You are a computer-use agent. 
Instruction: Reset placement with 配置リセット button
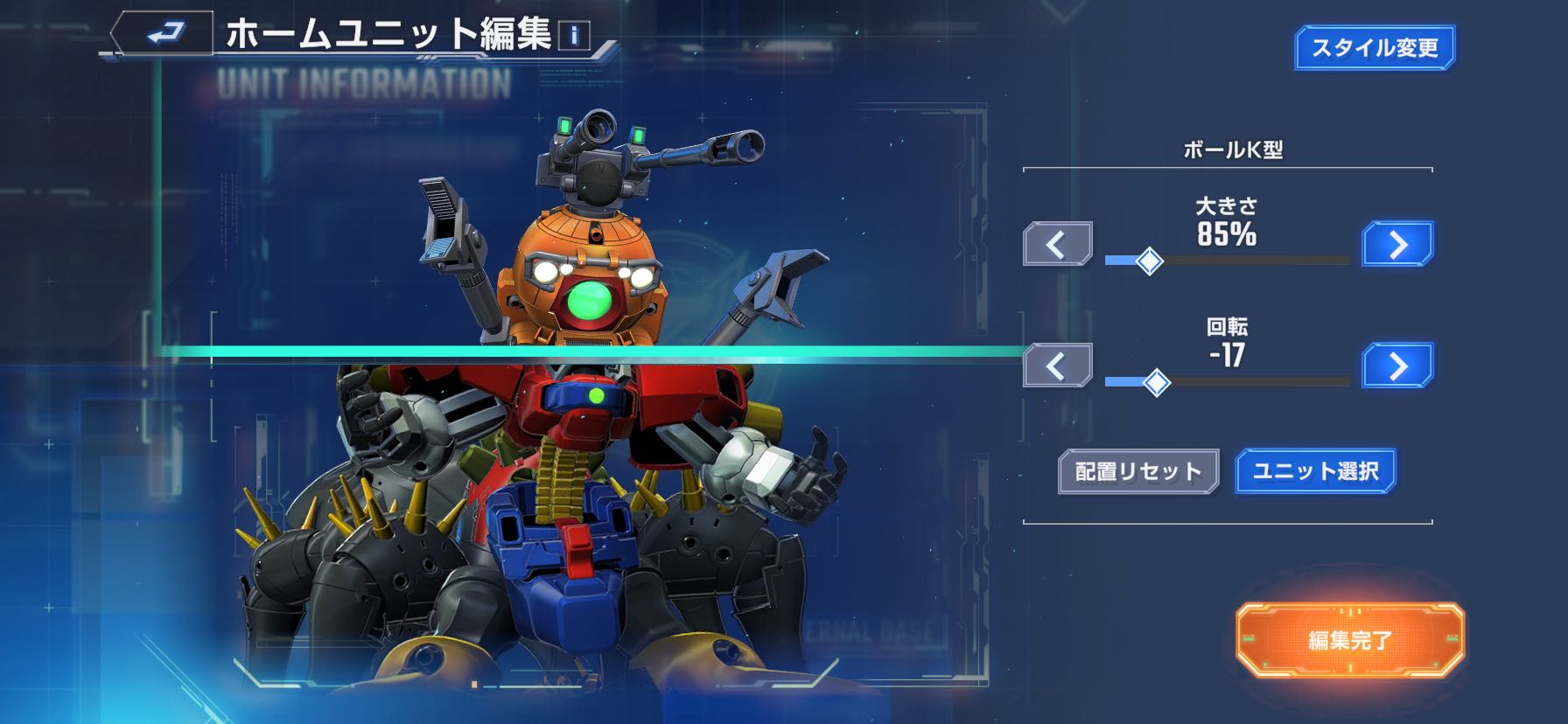(1137, 472)
